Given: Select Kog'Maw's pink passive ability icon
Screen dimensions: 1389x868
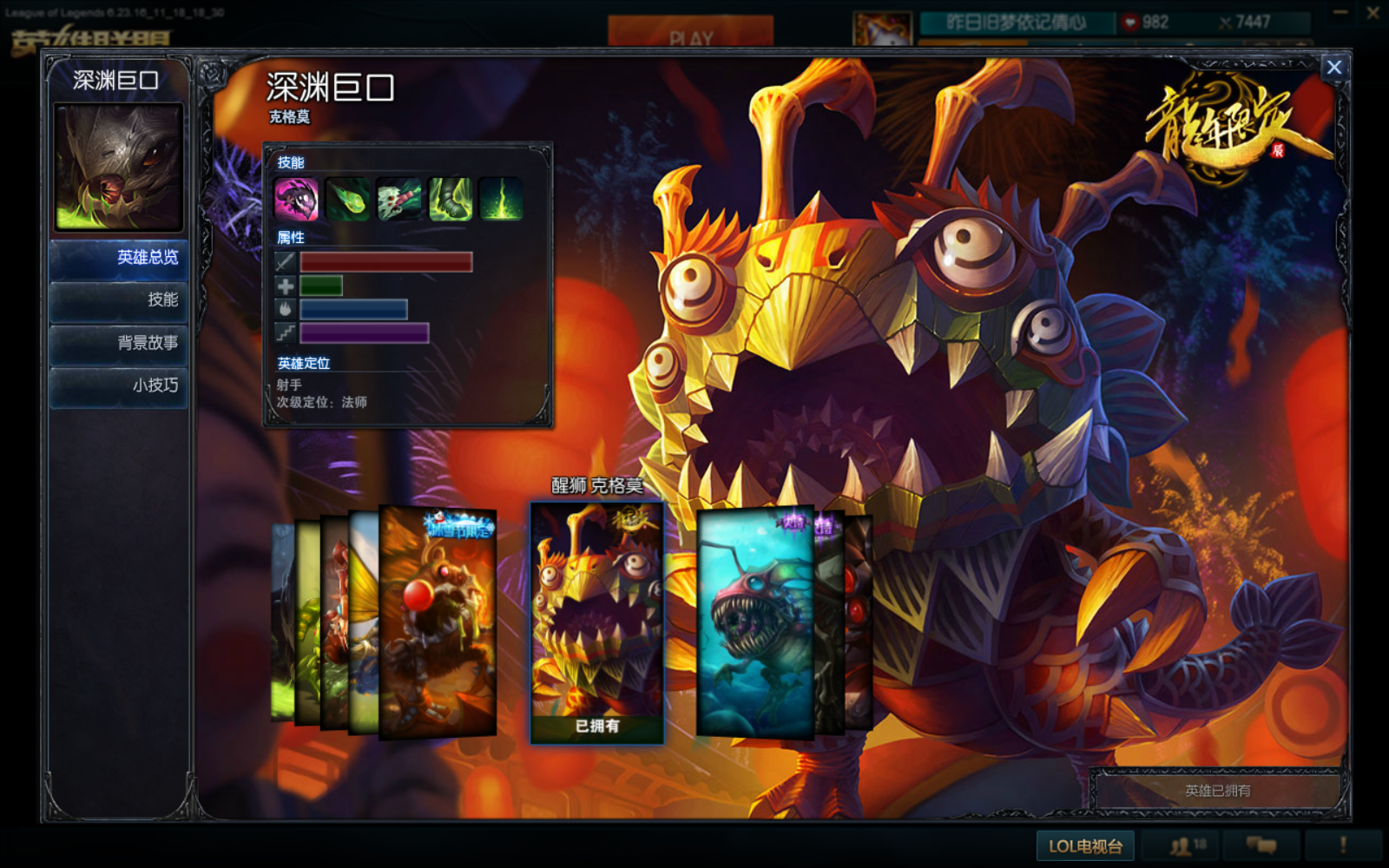Looking at the screenshot, I should coord(296,199).
